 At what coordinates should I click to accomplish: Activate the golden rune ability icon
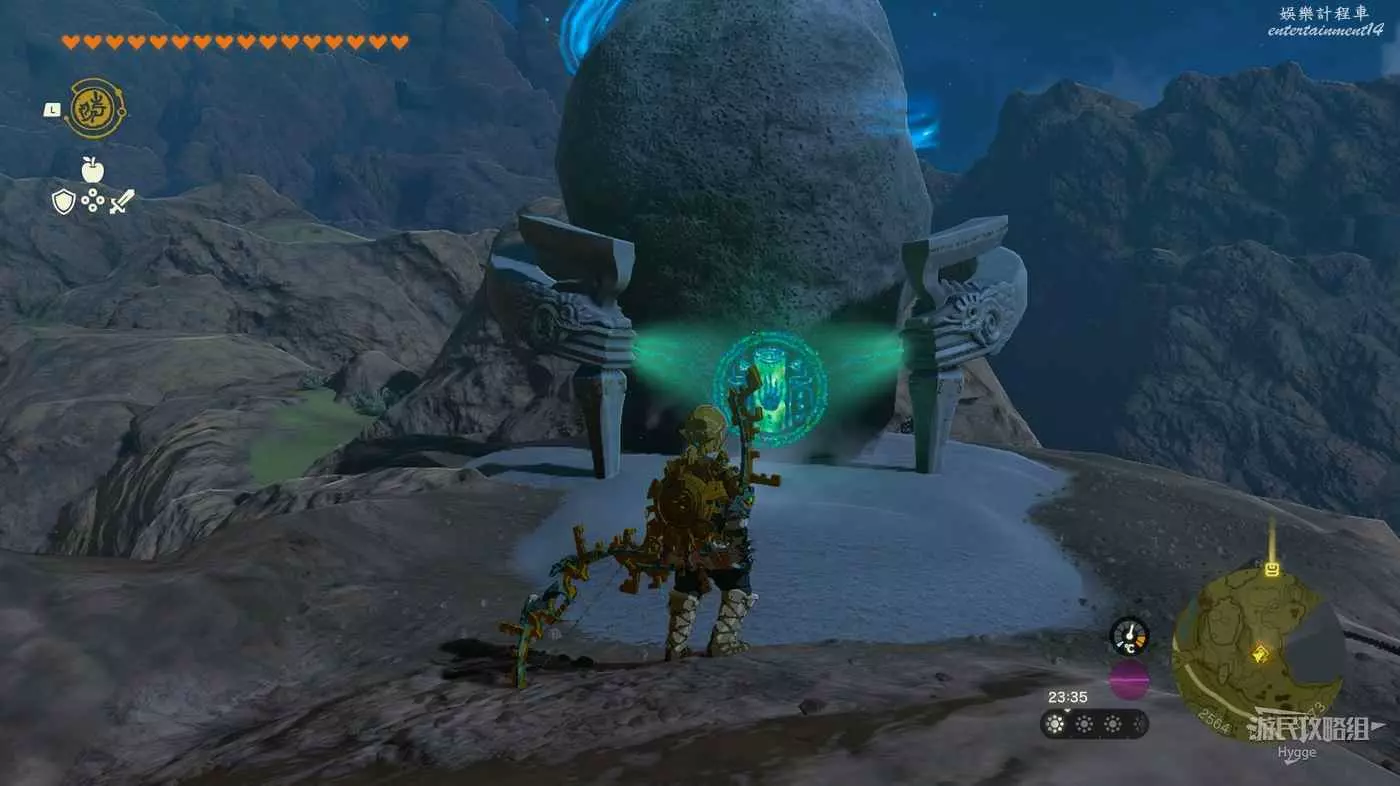(95, 108)
